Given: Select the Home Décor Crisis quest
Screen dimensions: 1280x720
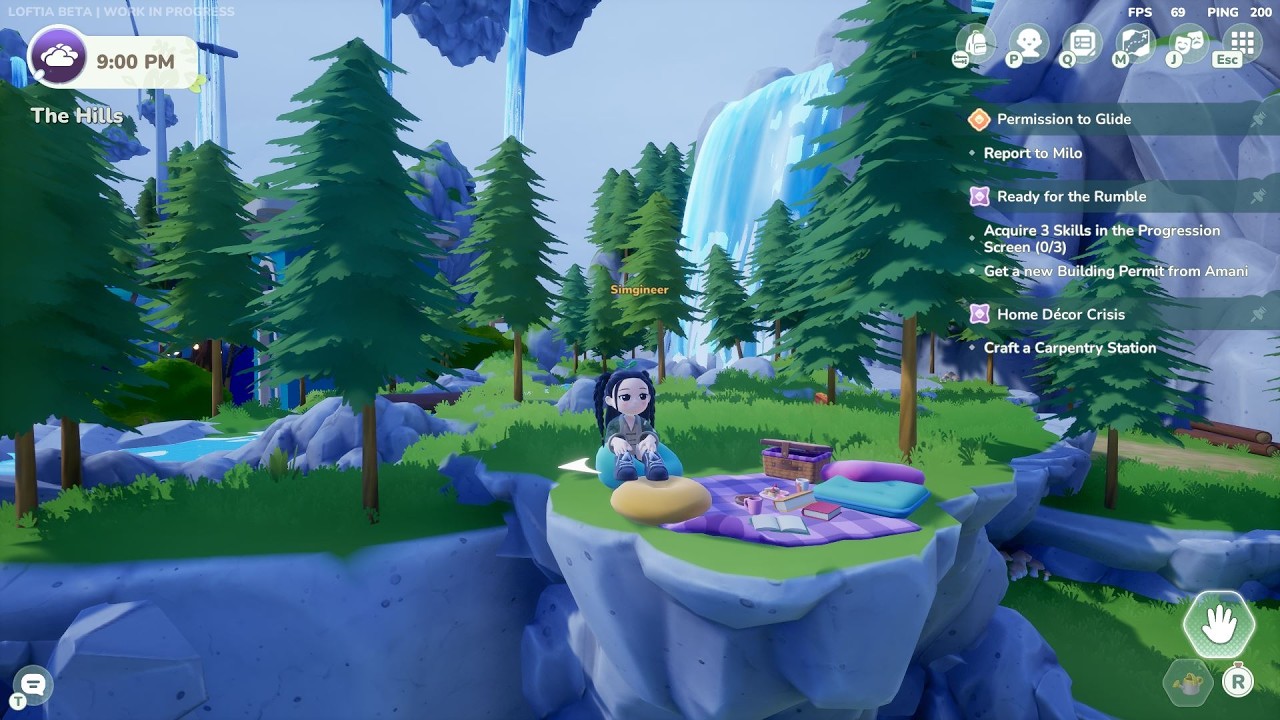Looking at the screenshot, I should click(1060, 315).
